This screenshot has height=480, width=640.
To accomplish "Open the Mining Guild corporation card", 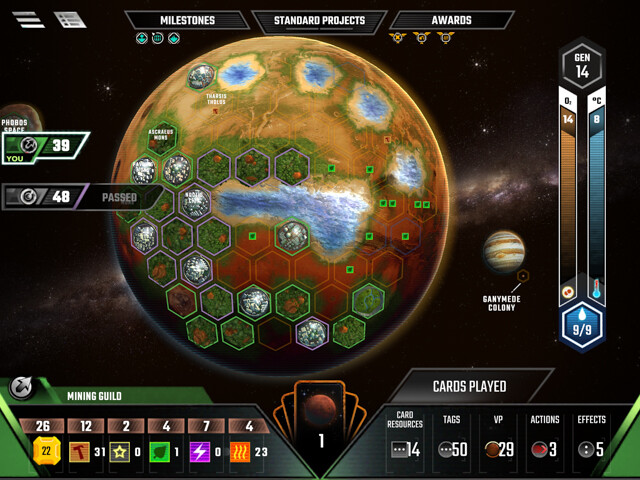I will pos(95,395).
